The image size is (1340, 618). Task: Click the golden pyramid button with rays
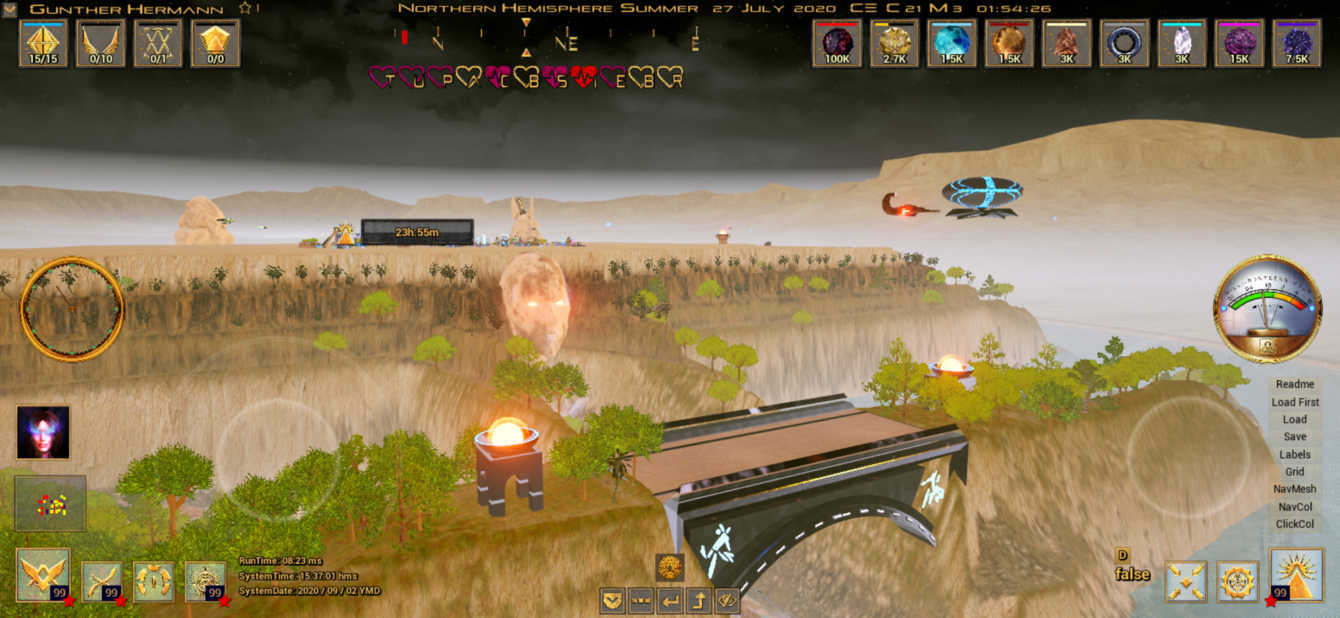point(1295,576)
